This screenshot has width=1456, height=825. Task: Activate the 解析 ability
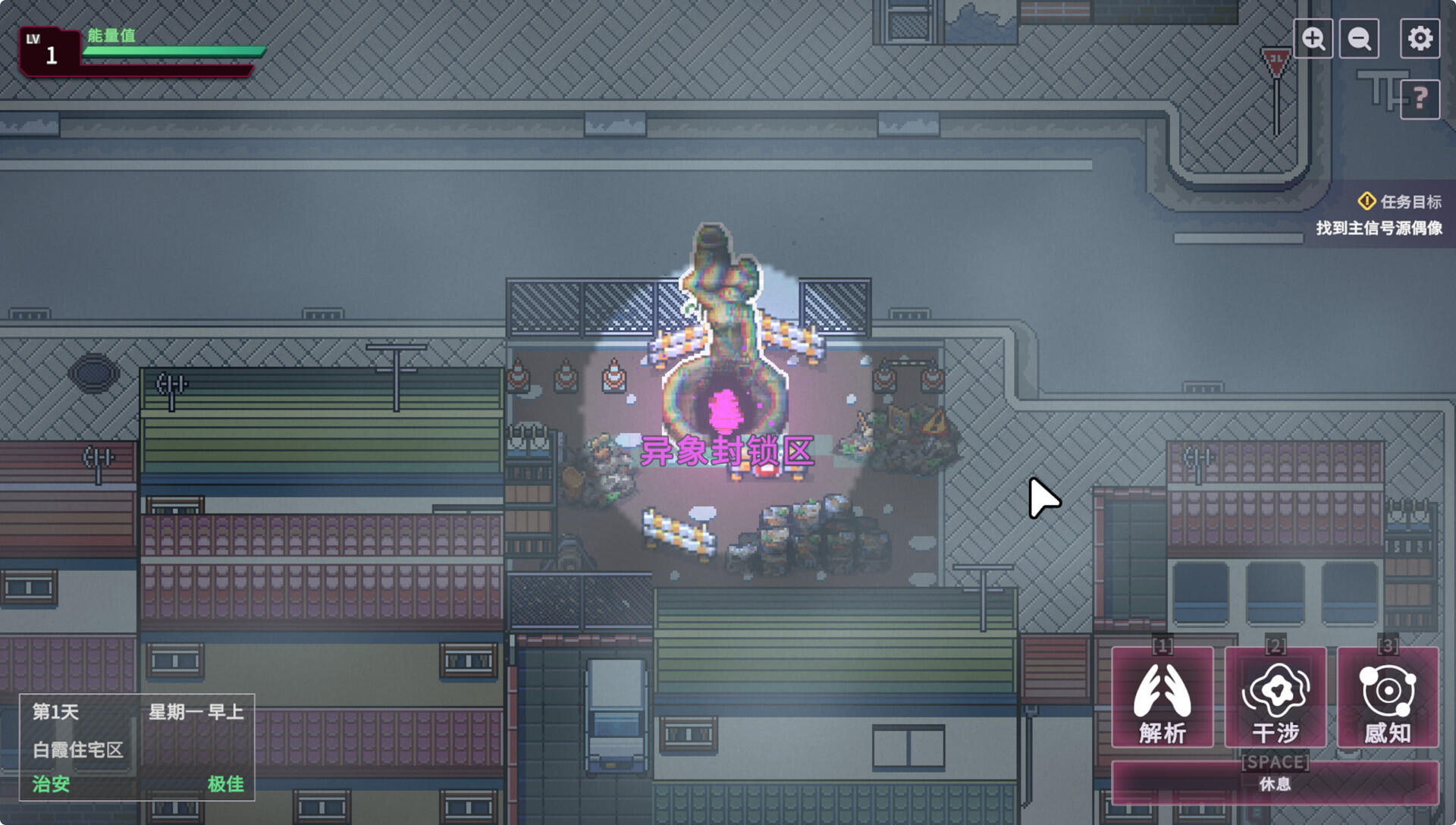pyautogui.click(x=1162, y=698)
